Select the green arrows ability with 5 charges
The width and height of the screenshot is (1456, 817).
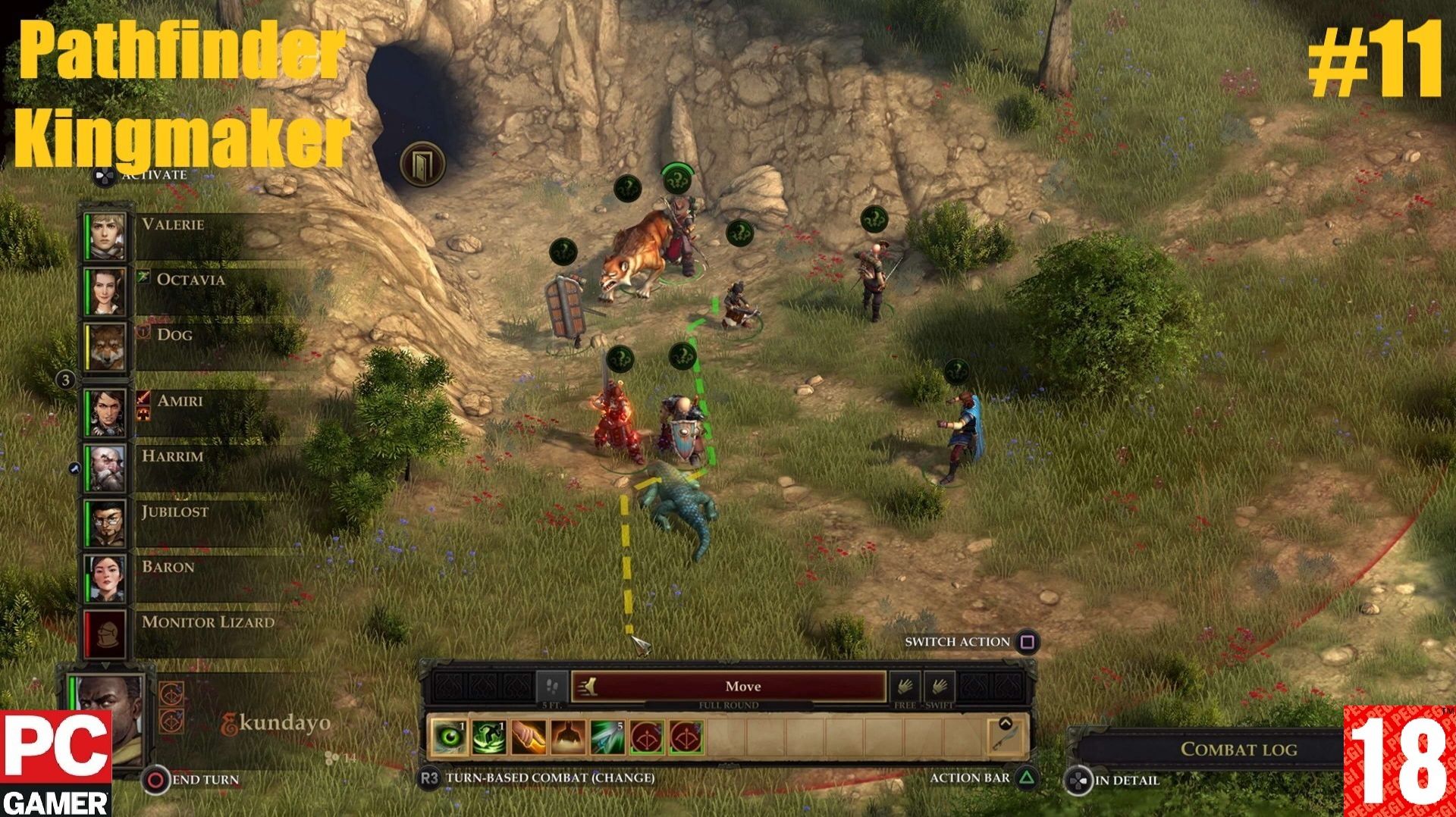(607, 737)
